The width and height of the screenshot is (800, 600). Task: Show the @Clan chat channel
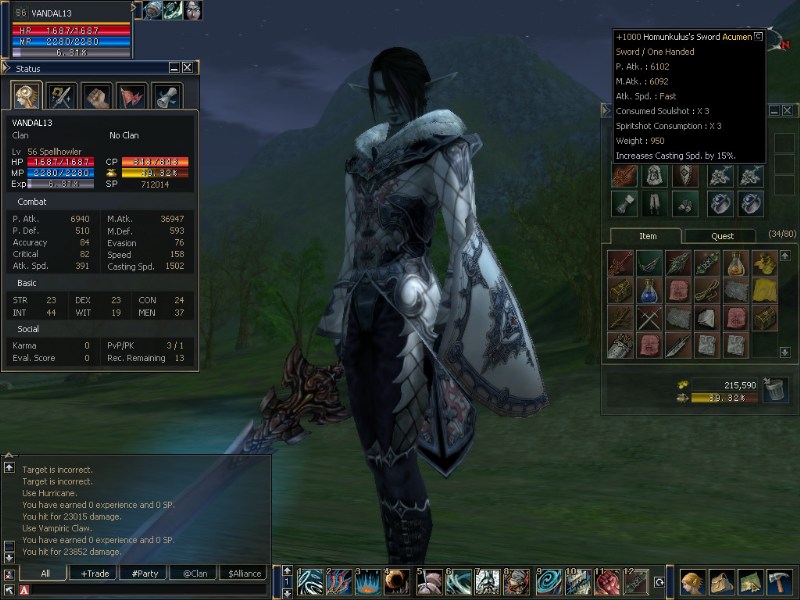click(195, 573)
